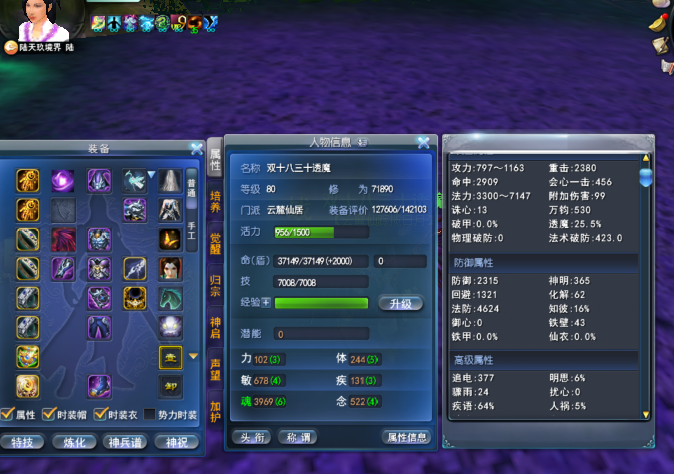Screen dimensions: 674x474
Task: Enable the 势力时装 faction outfit checkbox
Action: click(150, 415)
